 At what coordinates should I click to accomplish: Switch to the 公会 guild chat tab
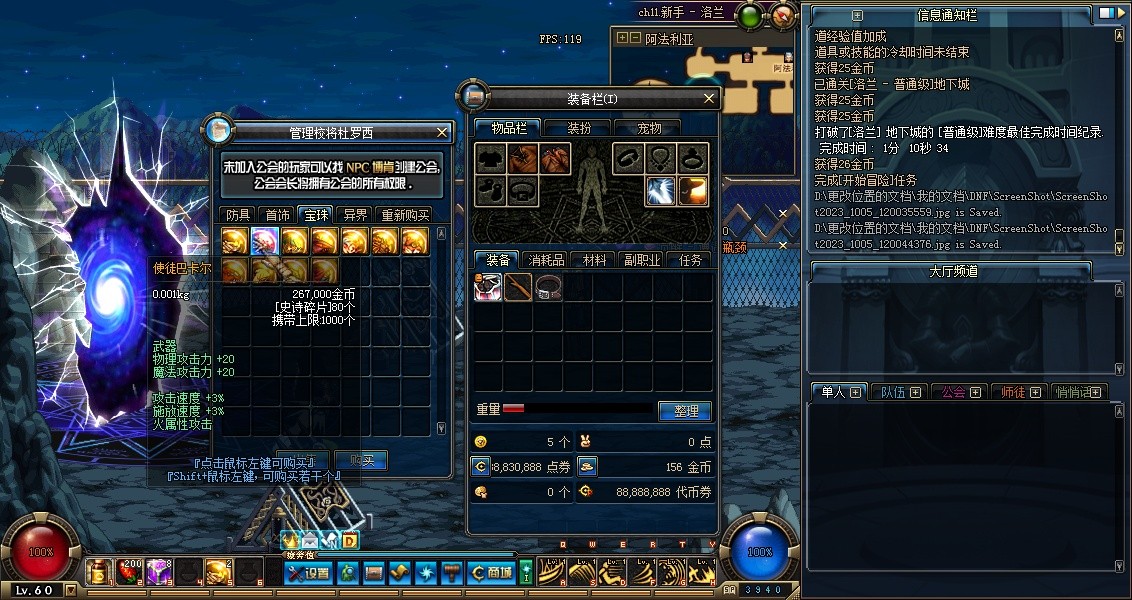pyautogui.click(x=960, y=392)
